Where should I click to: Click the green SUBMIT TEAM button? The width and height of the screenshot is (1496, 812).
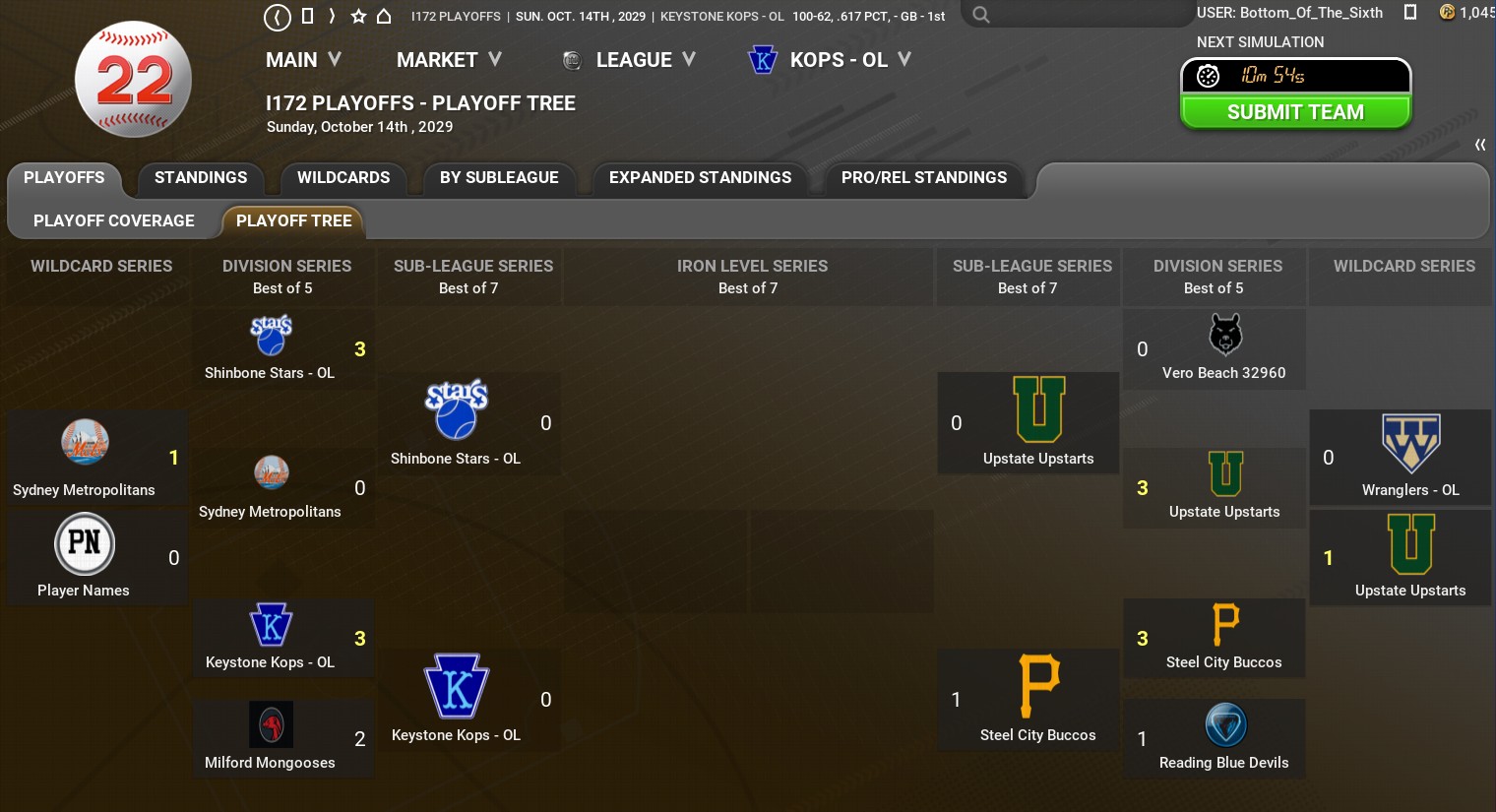click(1295, 112)
